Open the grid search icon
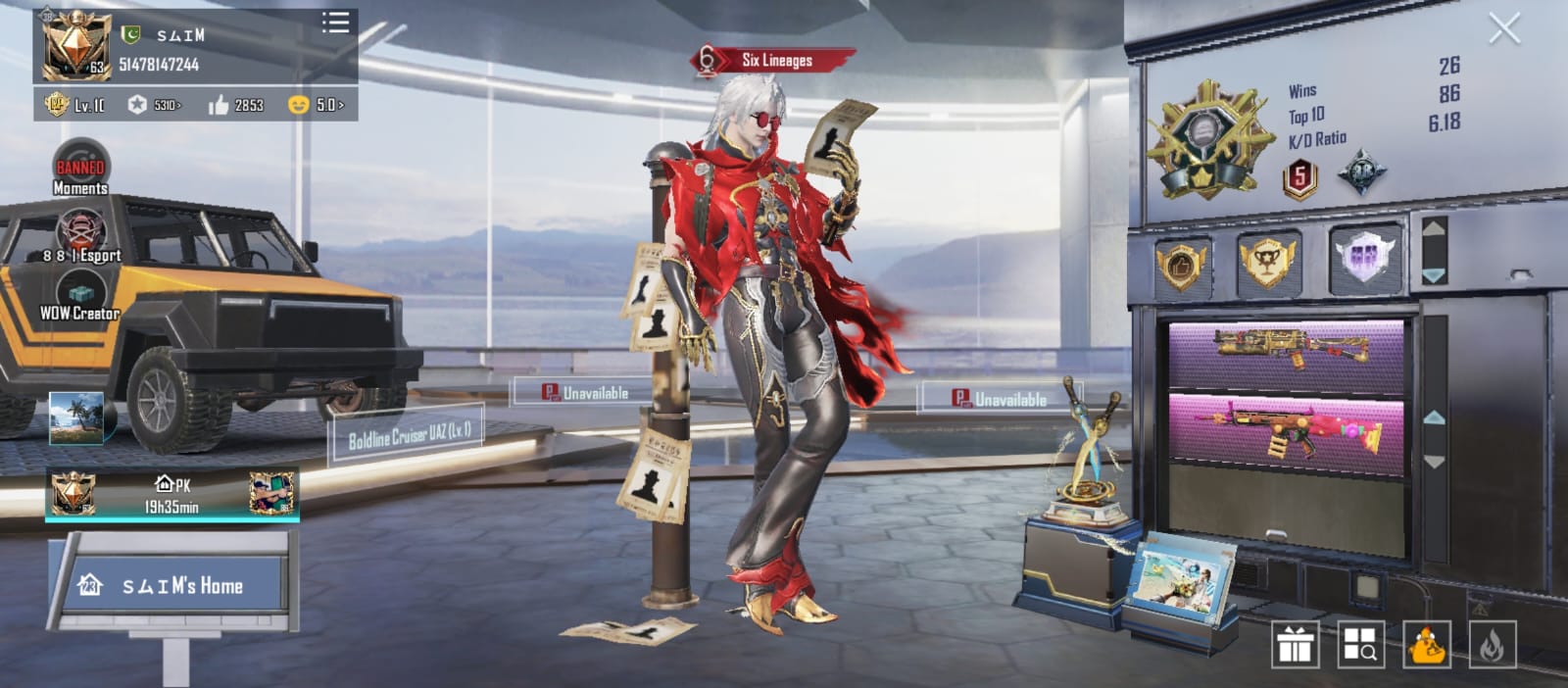The width and height of the screenshot is (1568, 688). click(x=1360, y=645)
